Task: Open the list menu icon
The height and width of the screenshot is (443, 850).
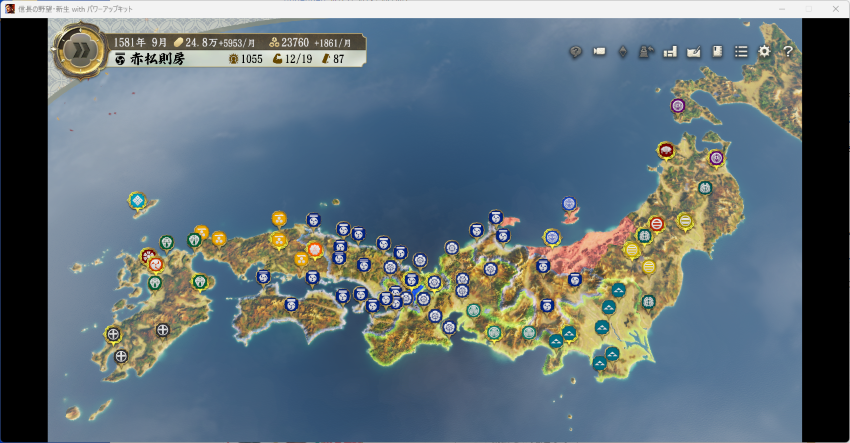Action: [741, 51]
